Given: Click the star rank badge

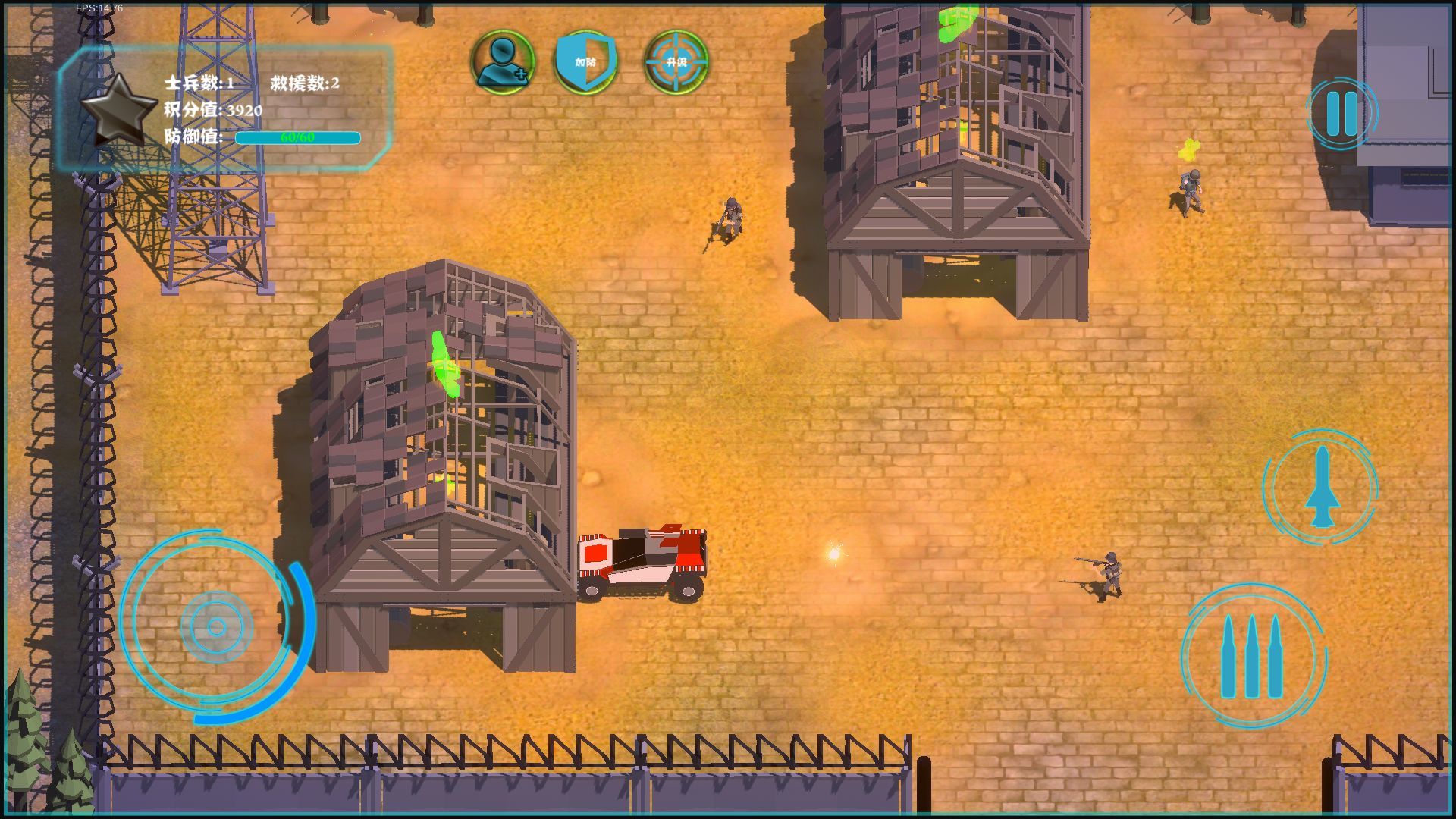Looking at the screenshot, I should click(x=118, y=110).
